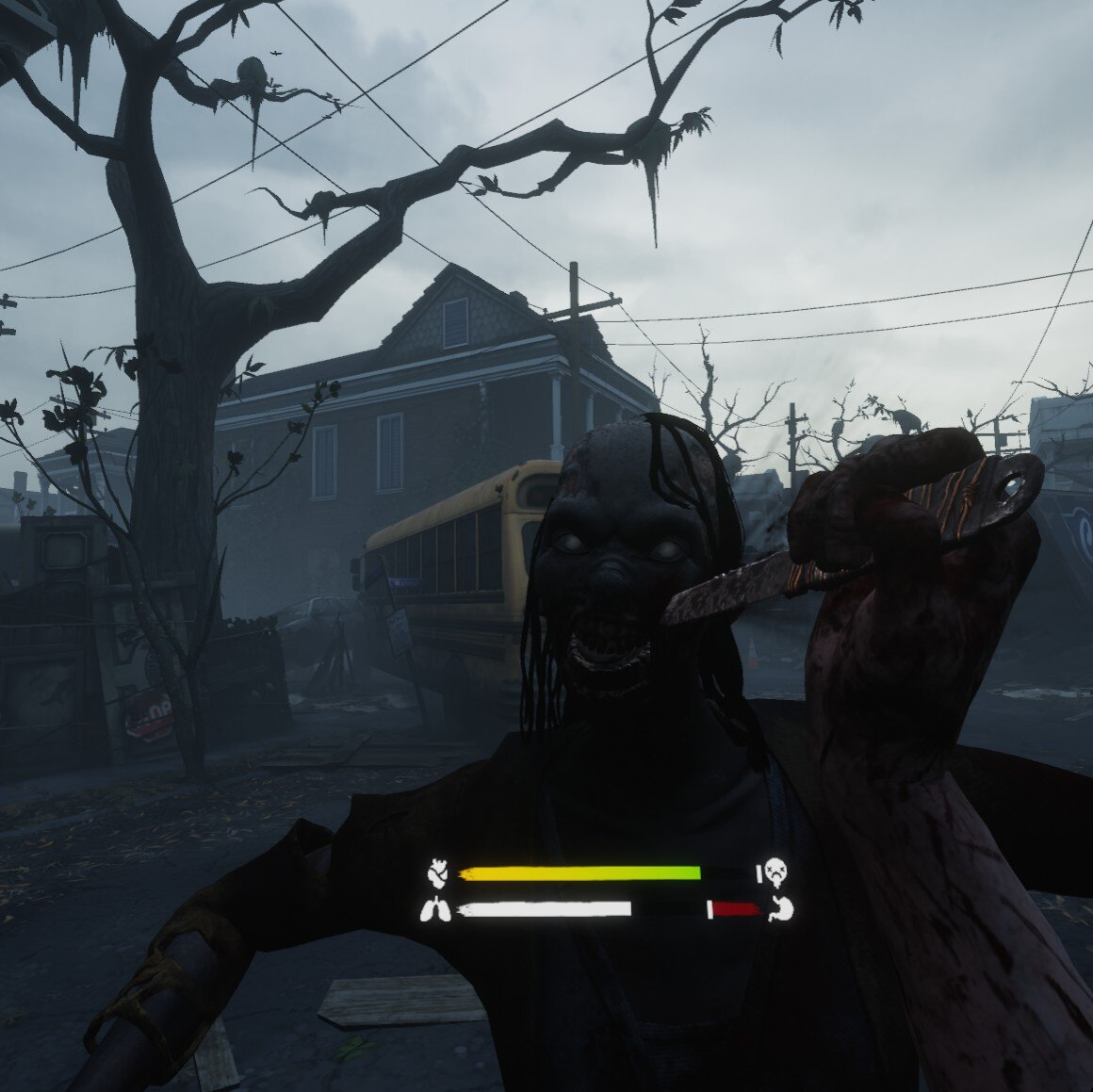Select the lungs stamina icon
This screenshot has width=1093, height=1092.
point(436,909)
